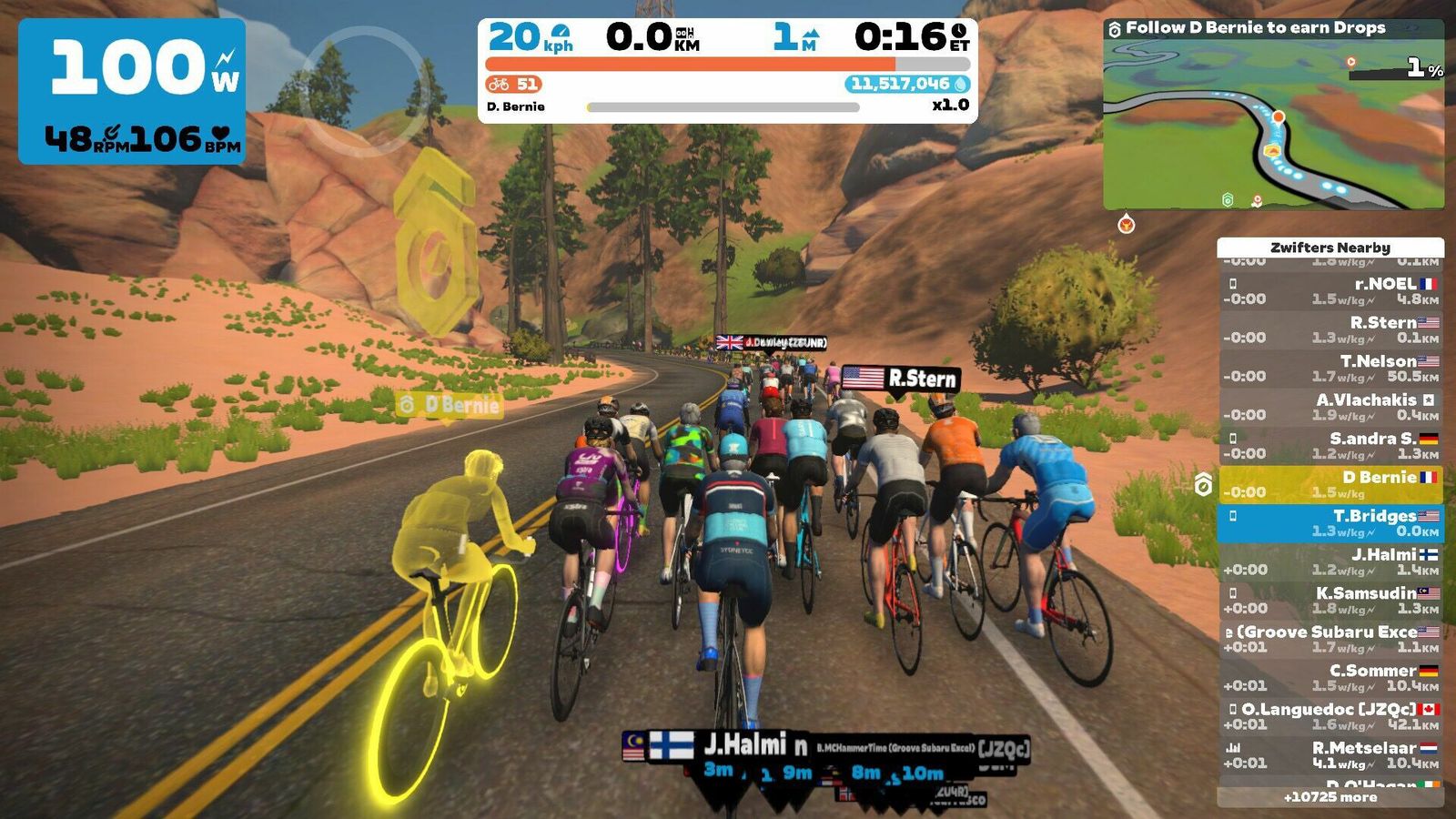Click the highlighted blue T.Bridges row

1330,523
